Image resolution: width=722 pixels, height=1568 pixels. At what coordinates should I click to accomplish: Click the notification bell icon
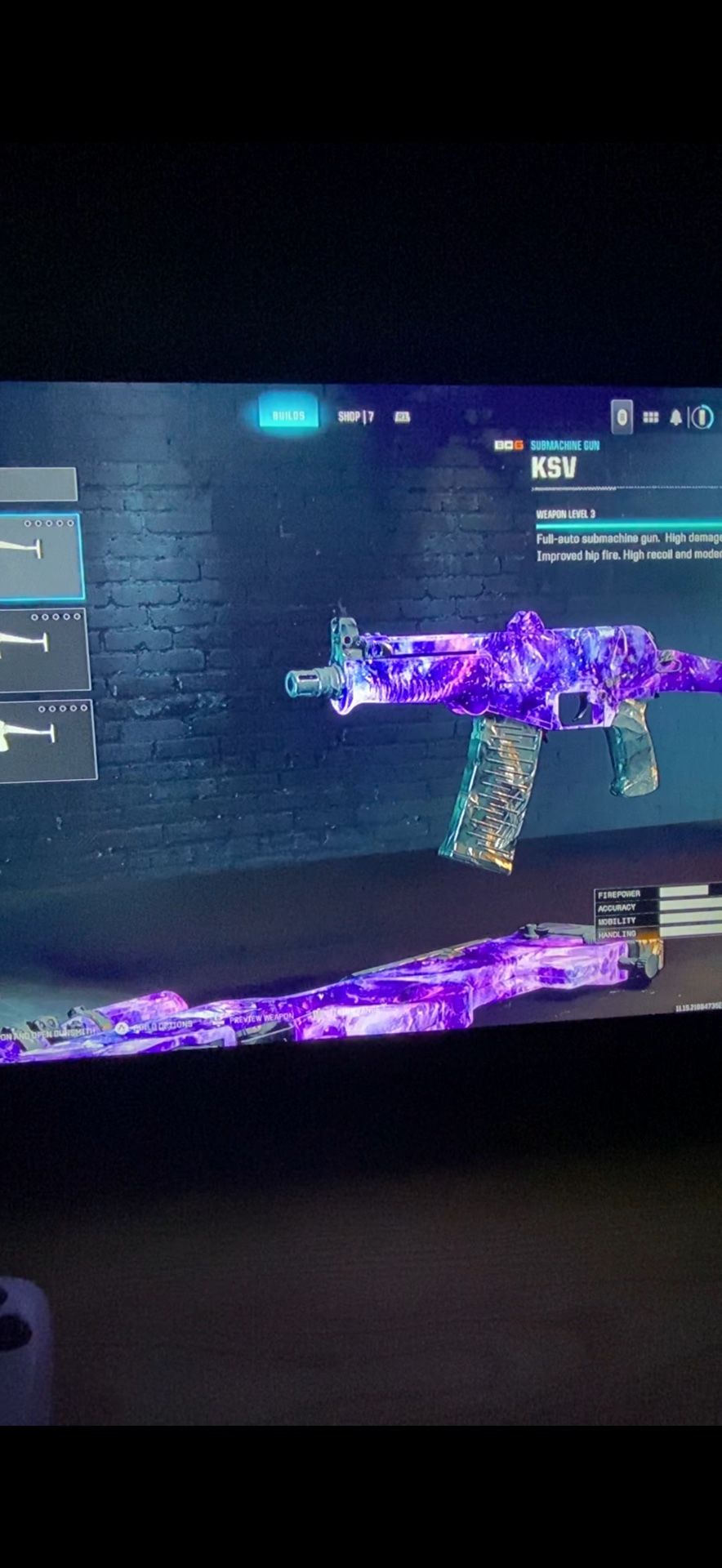[x=675, y=417]
